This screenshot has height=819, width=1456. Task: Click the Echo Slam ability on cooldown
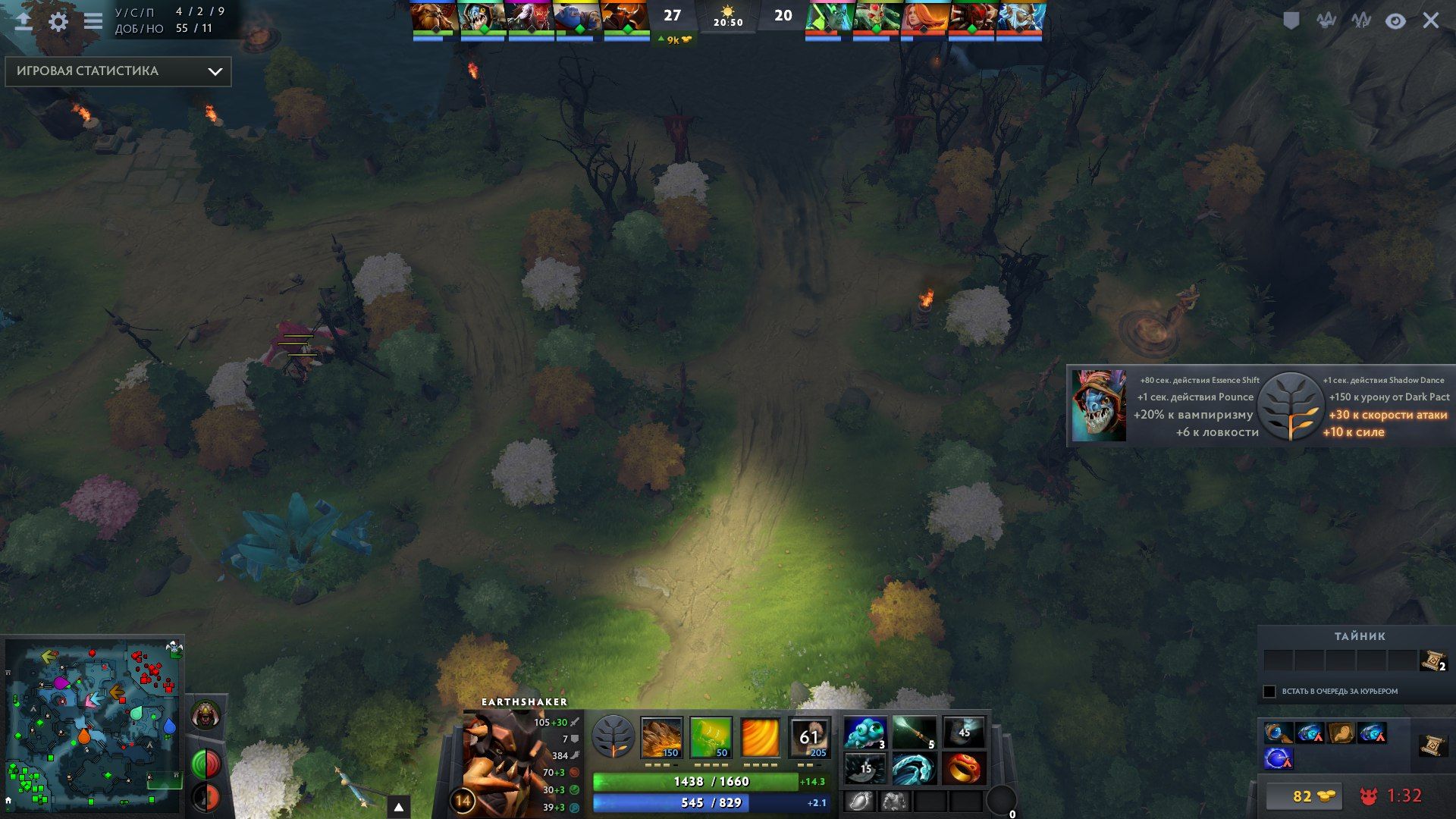809,737
